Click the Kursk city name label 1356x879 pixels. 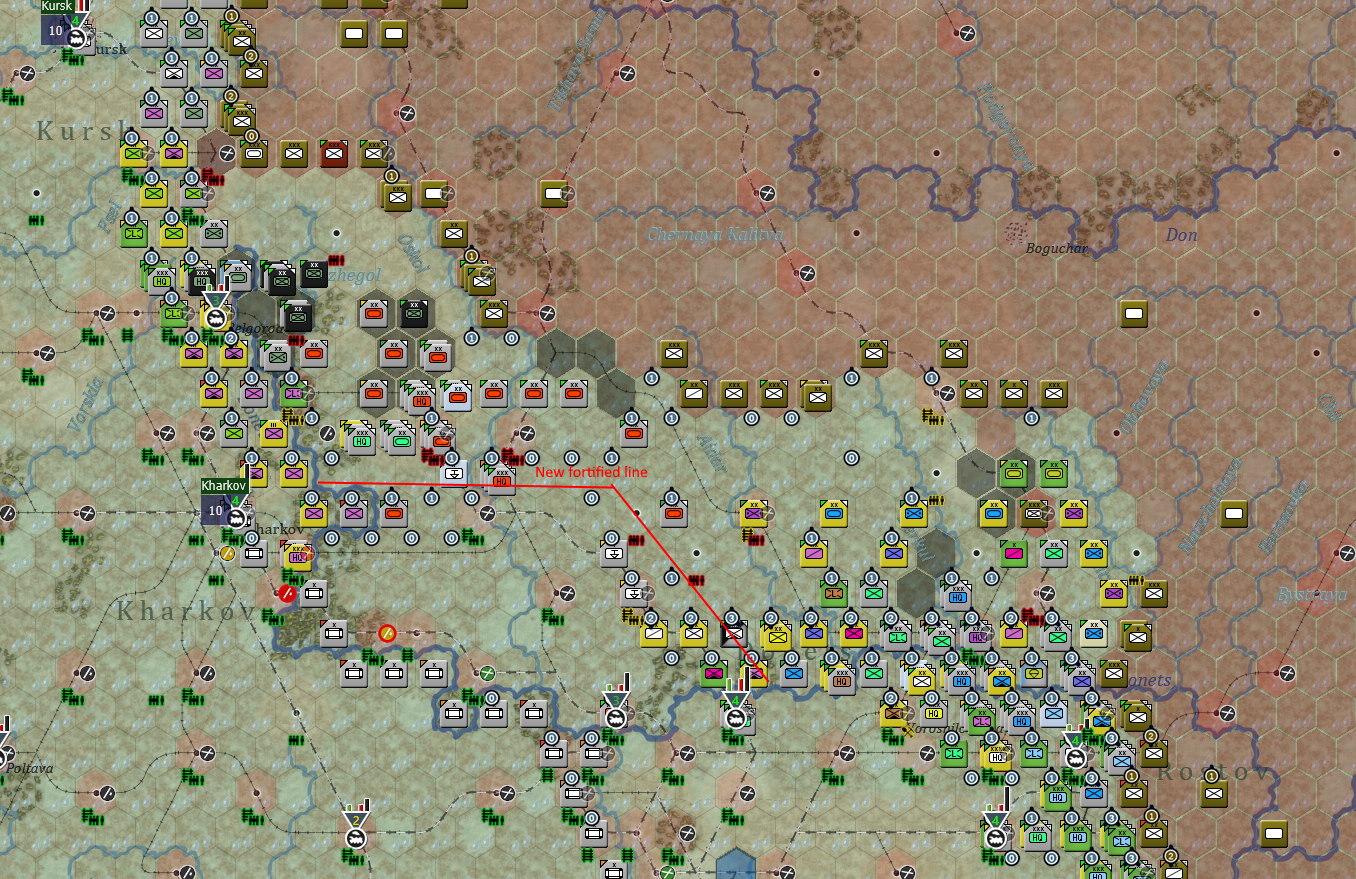click(57, 7)
